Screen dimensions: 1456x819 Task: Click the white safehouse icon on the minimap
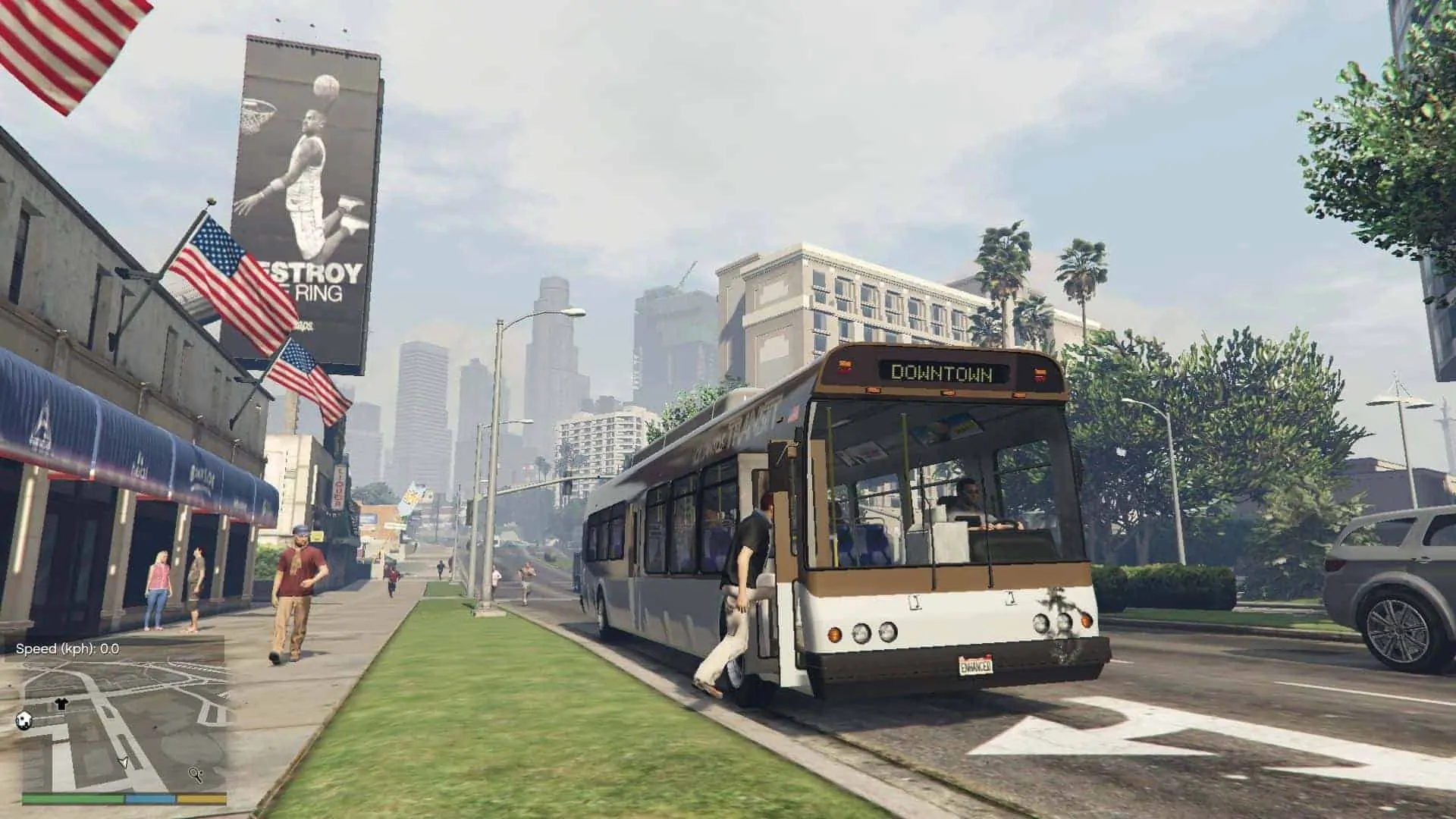click(x=24, y=720)
